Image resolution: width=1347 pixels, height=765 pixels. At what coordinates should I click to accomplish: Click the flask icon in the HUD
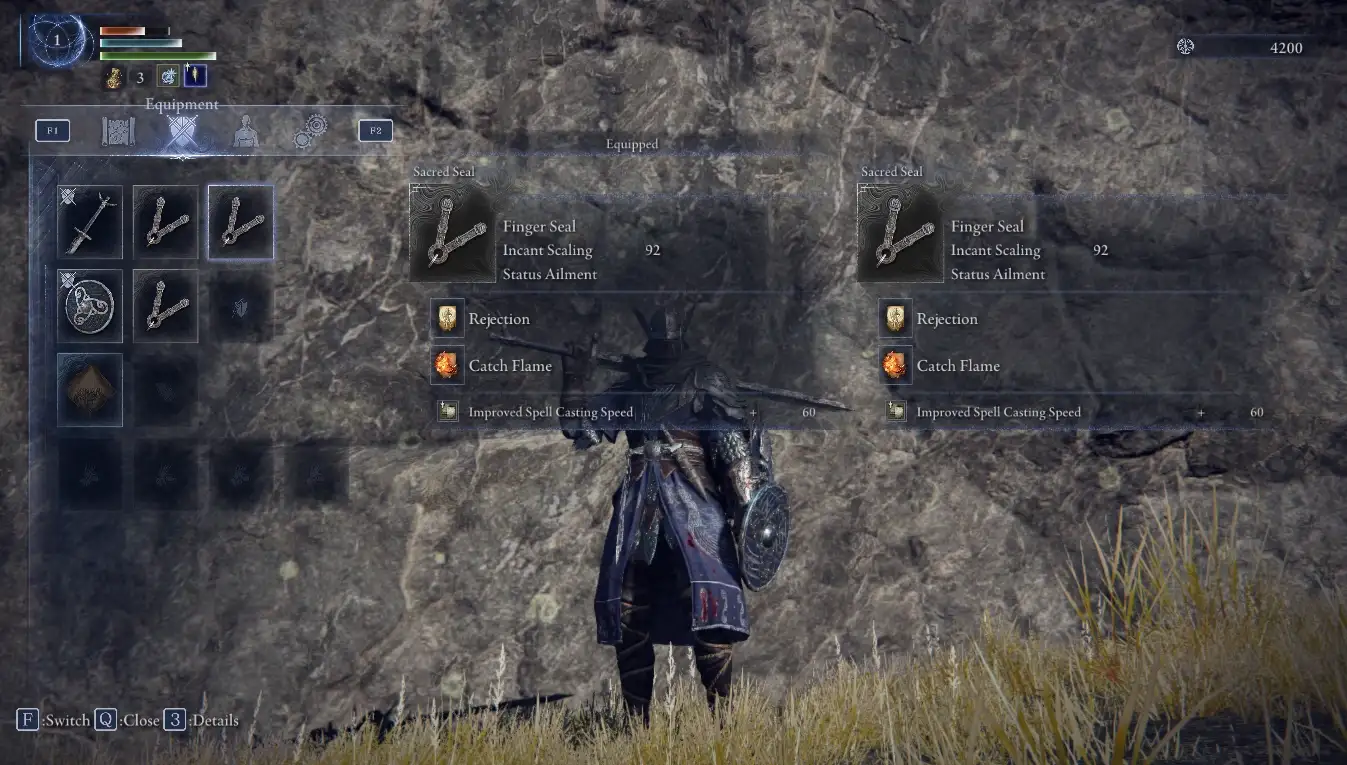(x=114, y=77)
